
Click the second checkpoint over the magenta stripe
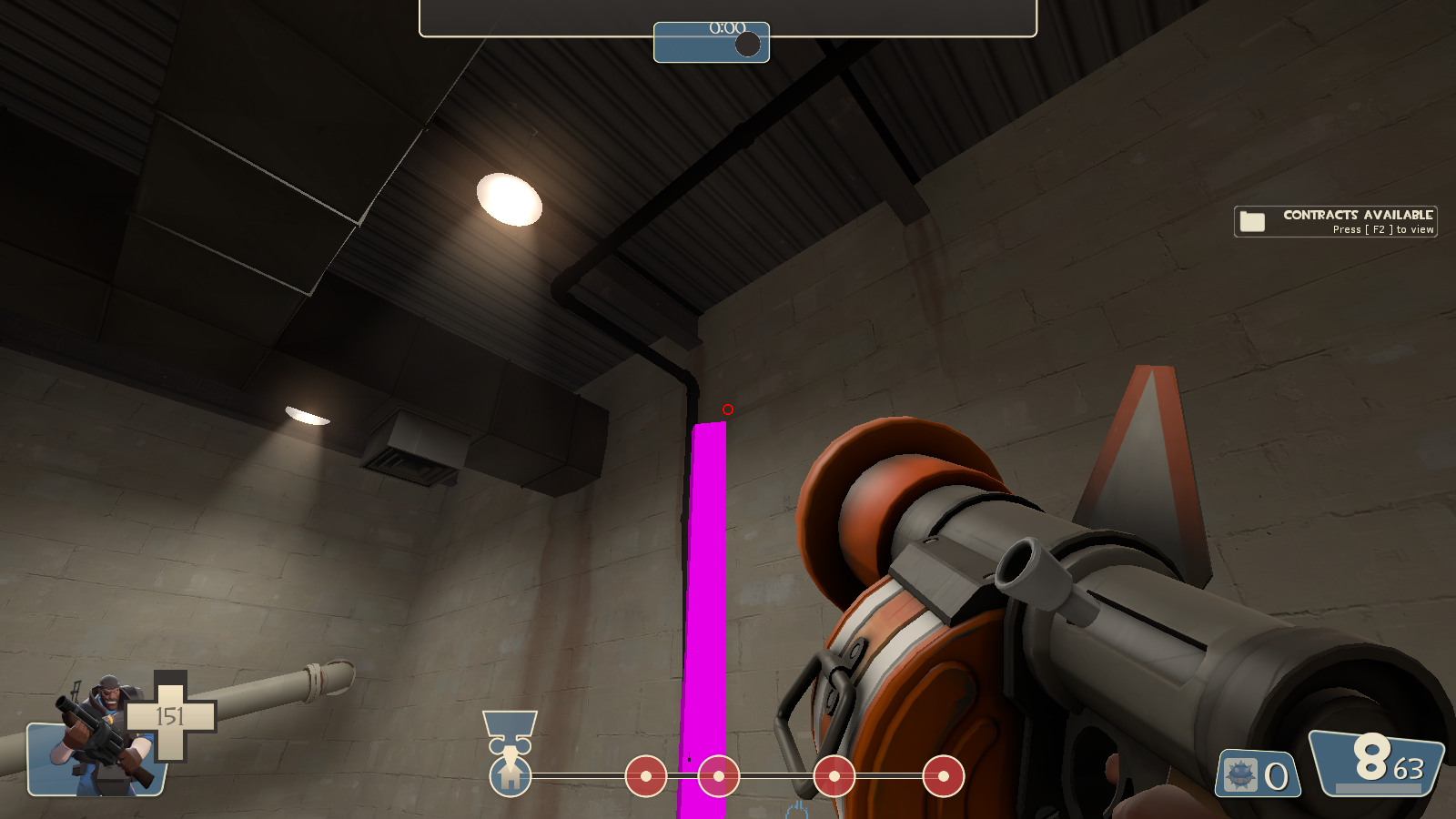click(718, 778)
